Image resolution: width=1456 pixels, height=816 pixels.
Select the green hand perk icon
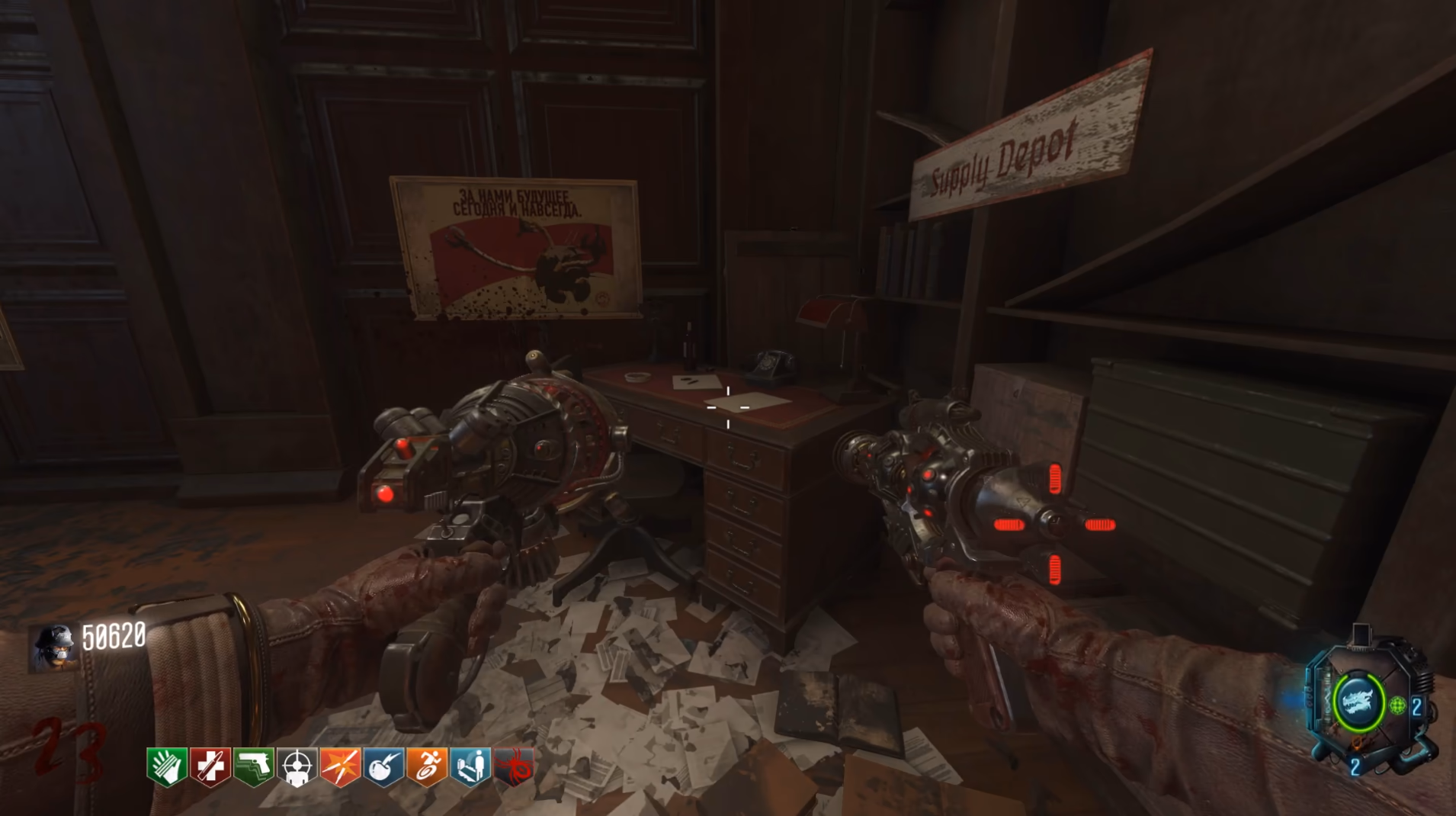click(167, 766)
